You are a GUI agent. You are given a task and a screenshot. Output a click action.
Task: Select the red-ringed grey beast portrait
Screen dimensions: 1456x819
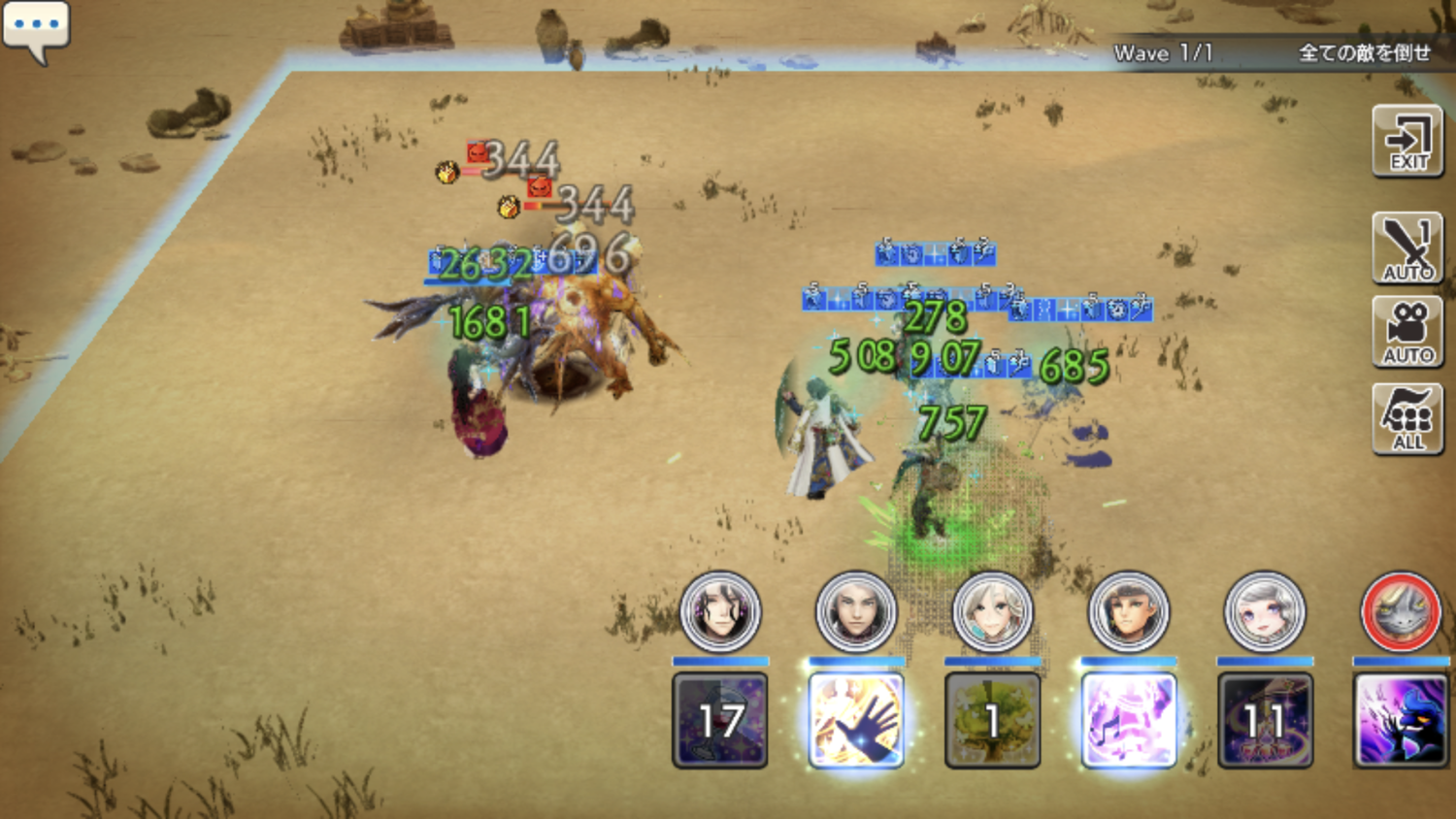click(x=1400, y=612)
